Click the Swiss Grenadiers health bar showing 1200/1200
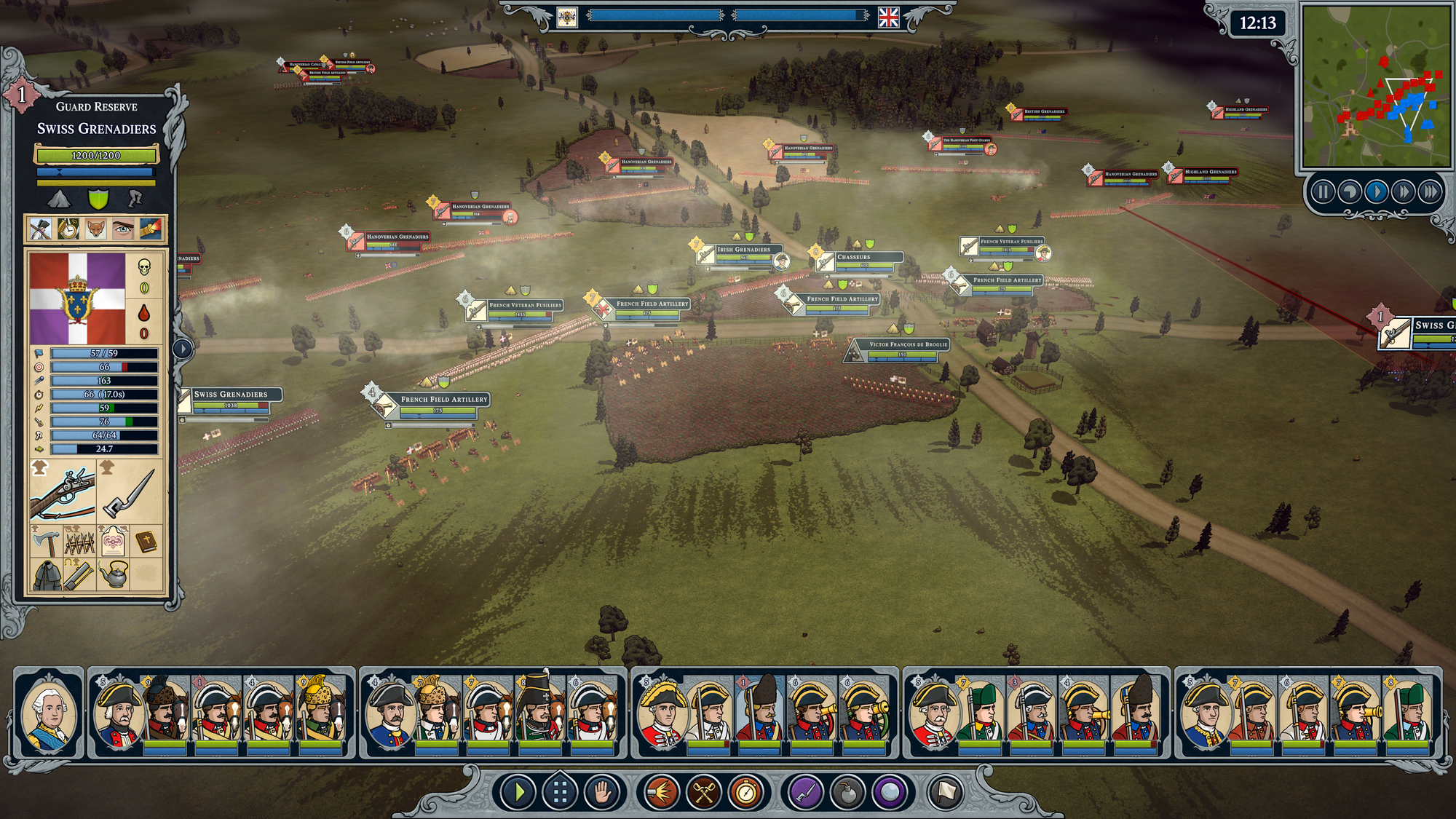This screenshot has height=819, width=1456. click(x=95, y=156)
